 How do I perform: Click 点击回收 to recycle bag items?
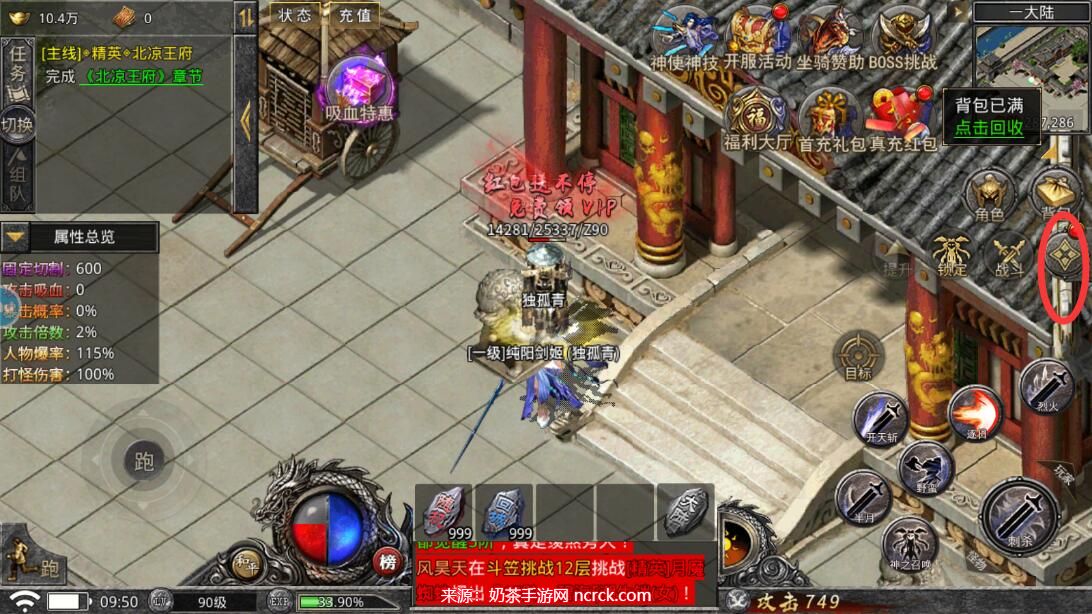tap(988, 127)
